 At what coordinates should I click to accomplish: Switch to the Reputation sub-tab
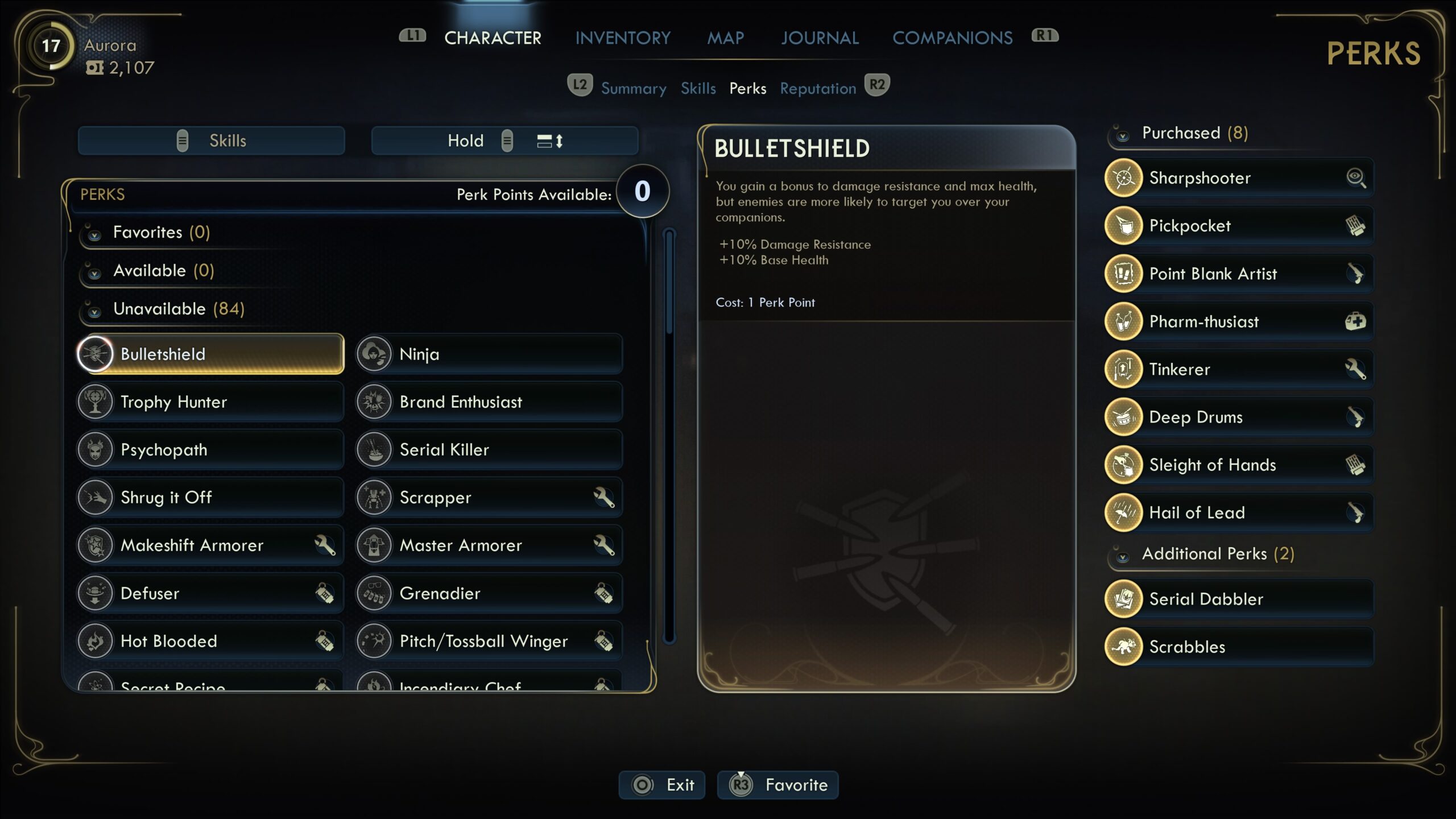tap(818, 89)
